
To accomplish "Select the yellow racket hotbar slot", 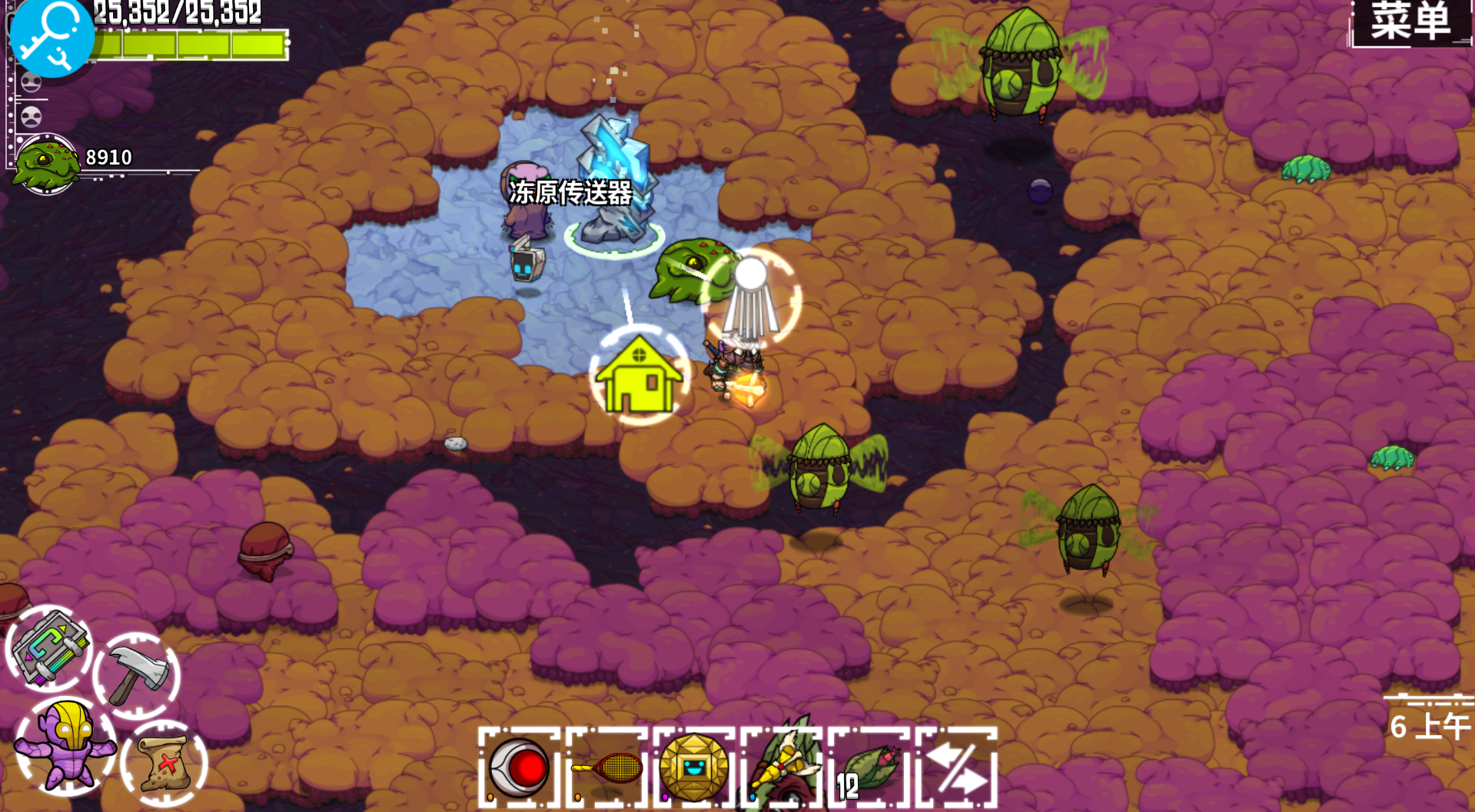I will (x=609, y=767).
